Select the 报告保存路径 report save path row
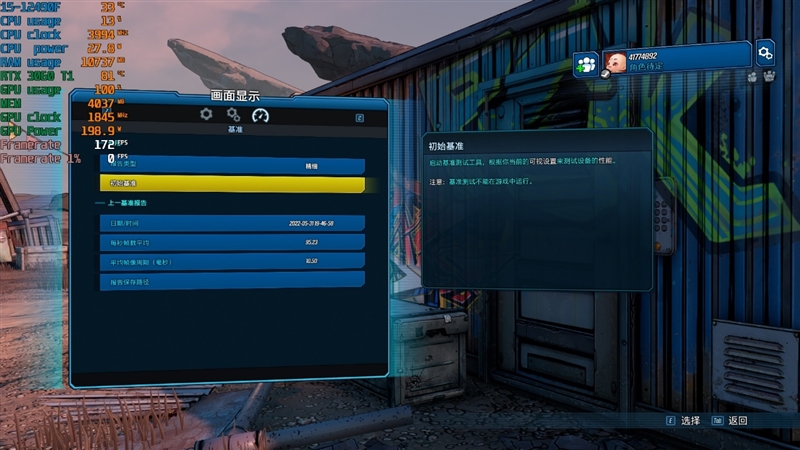This screenshot has width=800, height=450. click(x=232, y=281)
